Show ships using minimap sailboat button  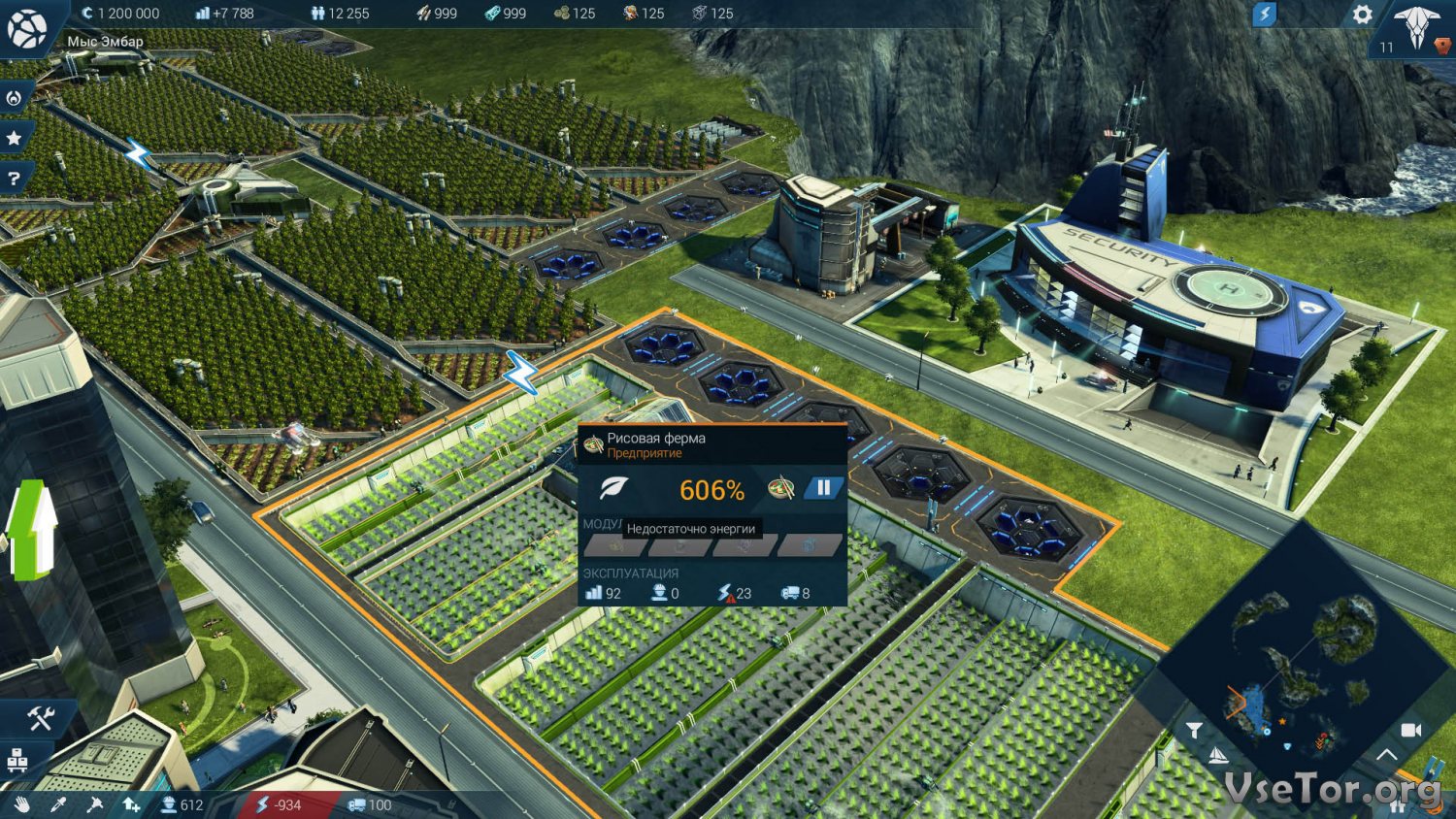(x=1218, y=755)
